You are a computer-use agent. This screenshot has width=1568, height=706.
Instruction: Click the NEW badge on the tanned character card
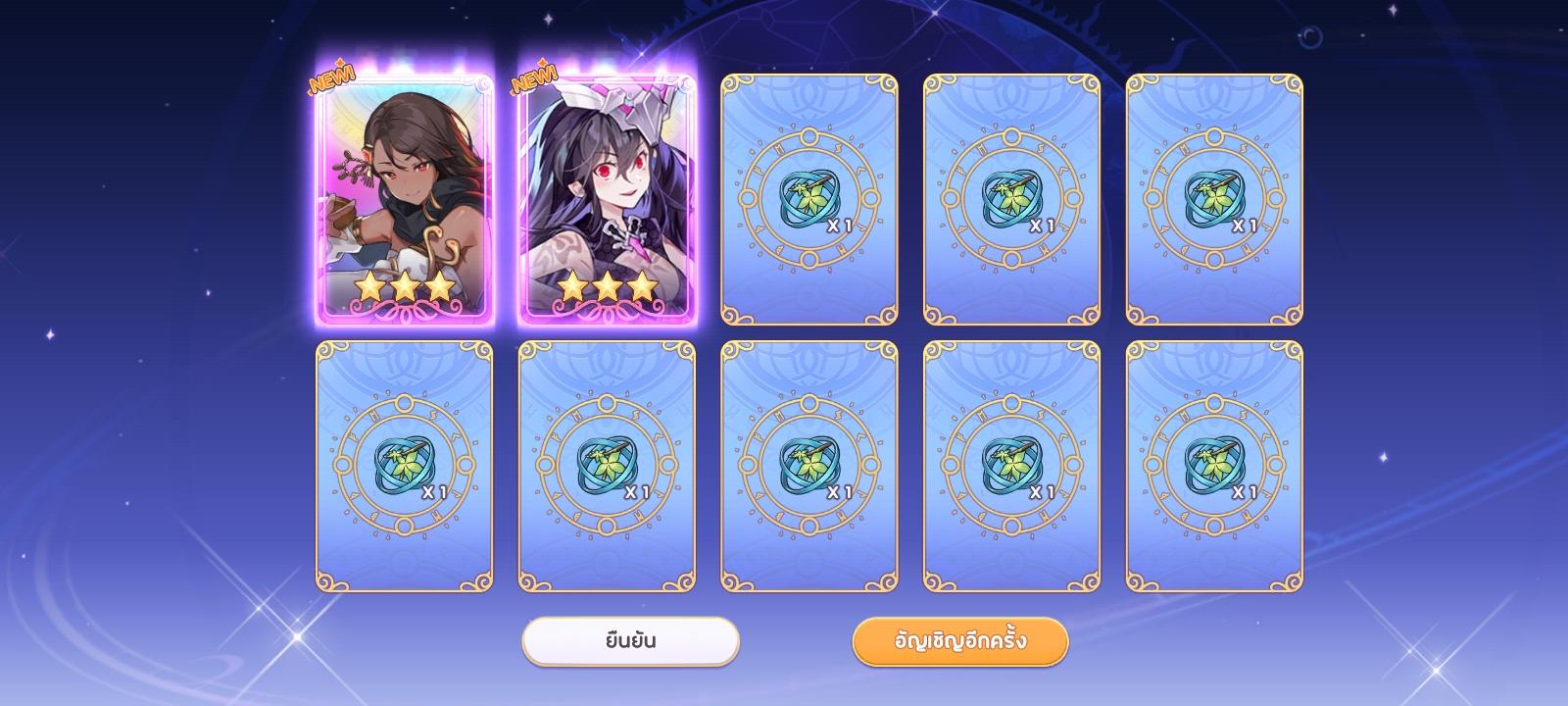coord(330,80)
